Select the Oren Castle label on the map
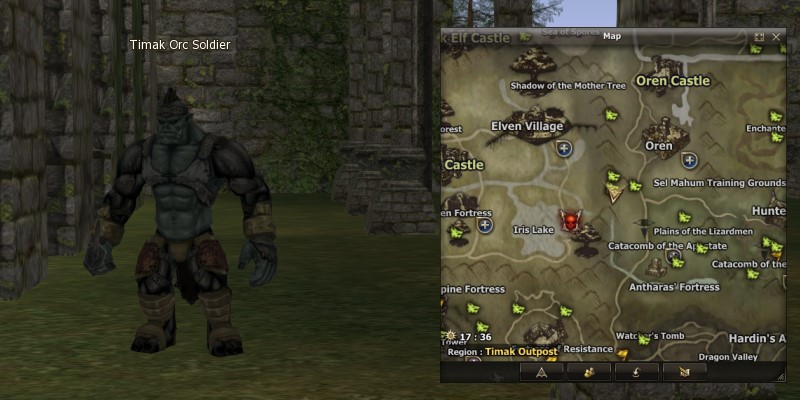The width and height of the screenshot is (800, 400). (x=672, y=80)
